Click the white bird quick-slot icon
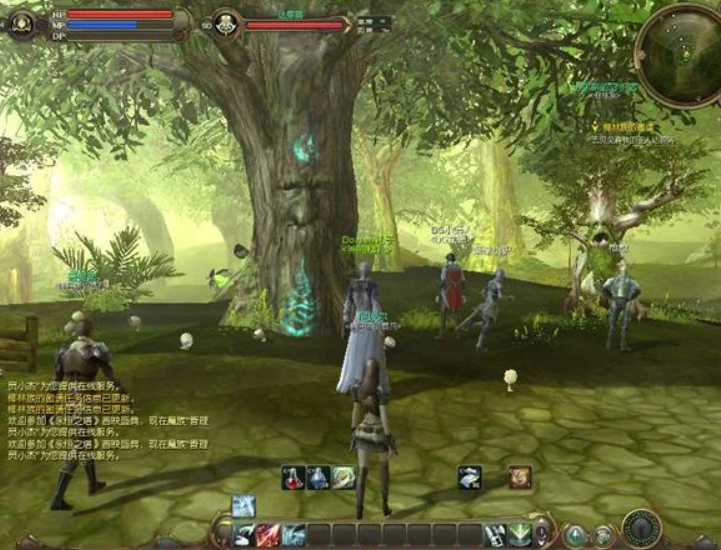Viewport: 721px width, 550px height. (x=469, y=478)
